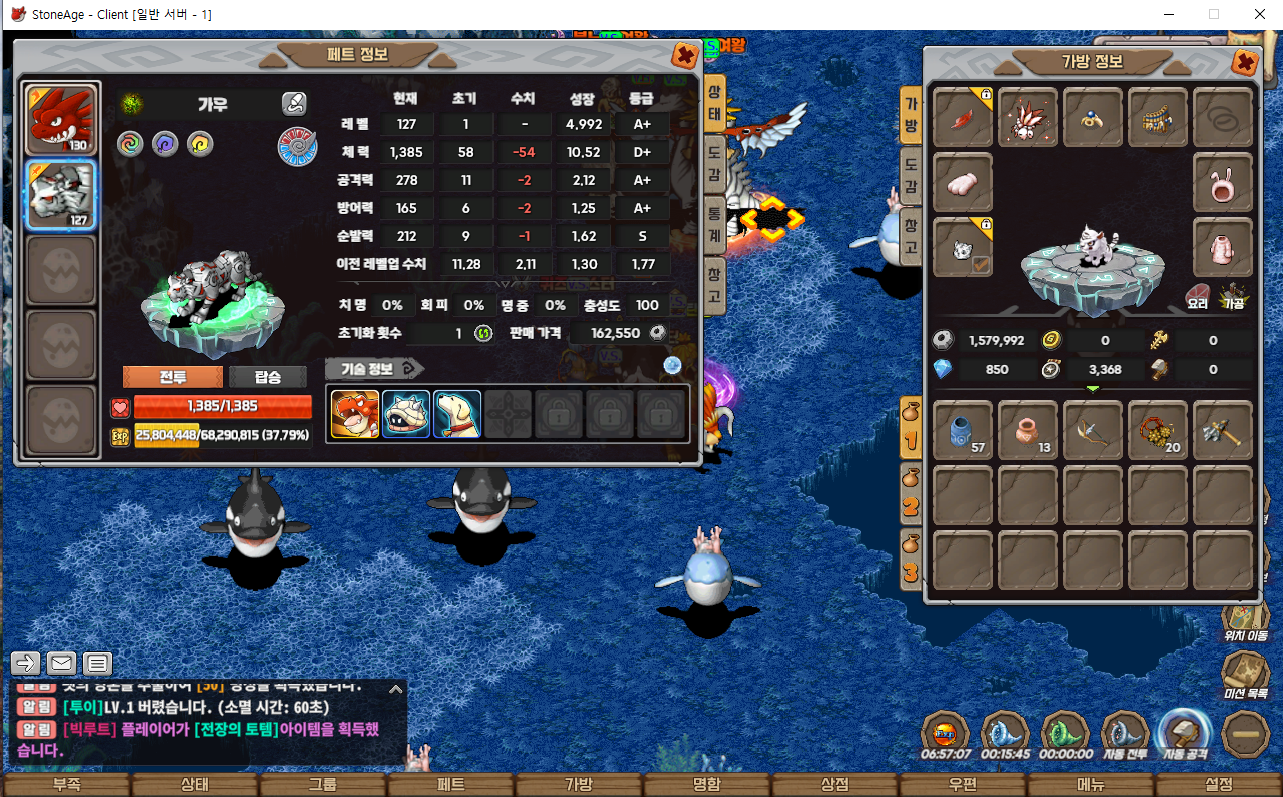Close the bag info window
Screen dimensions: 1283x797
pos(1245,63)
